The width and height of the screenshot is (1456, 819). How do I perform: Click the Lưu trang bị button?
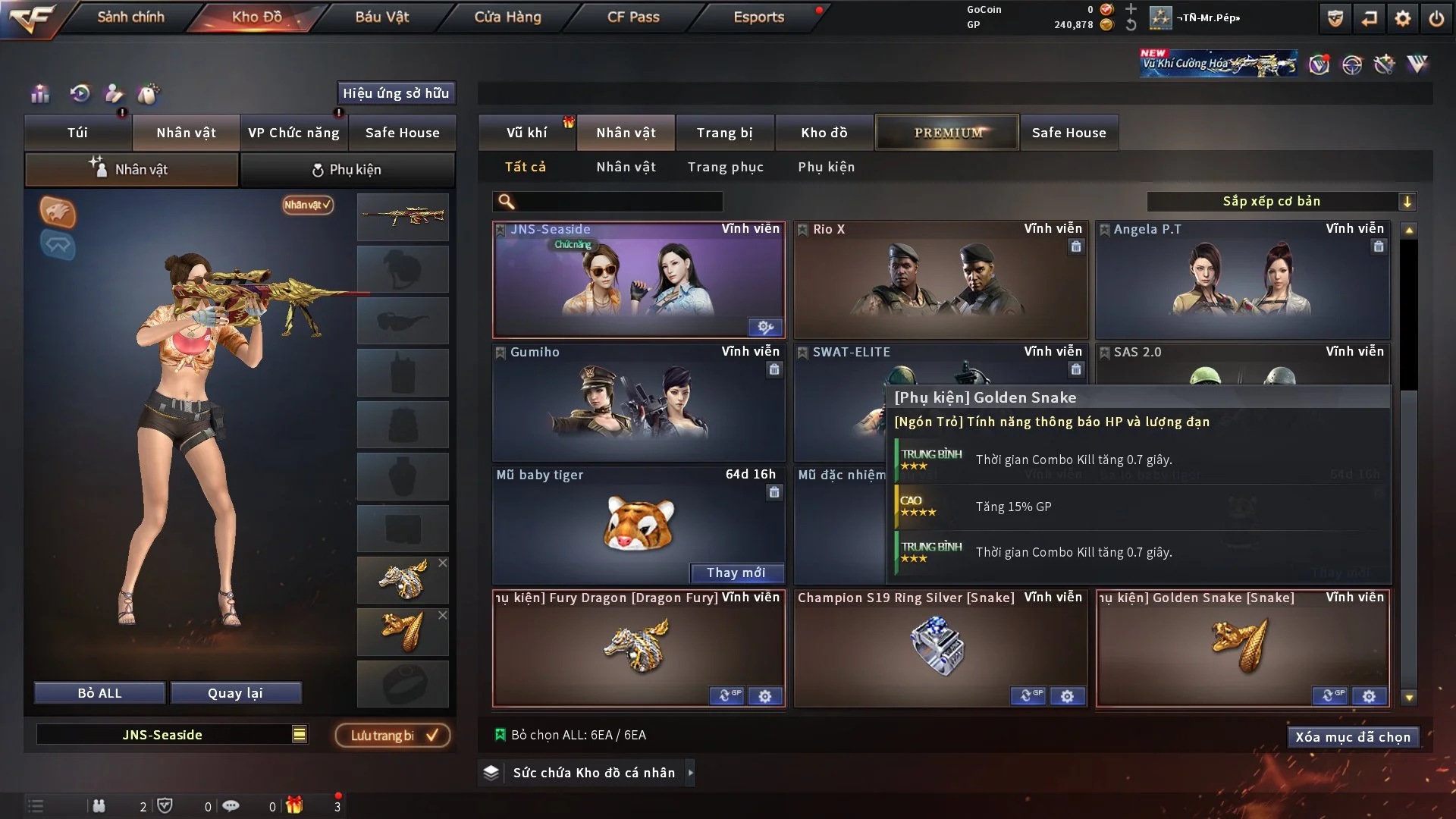[392, 735]
